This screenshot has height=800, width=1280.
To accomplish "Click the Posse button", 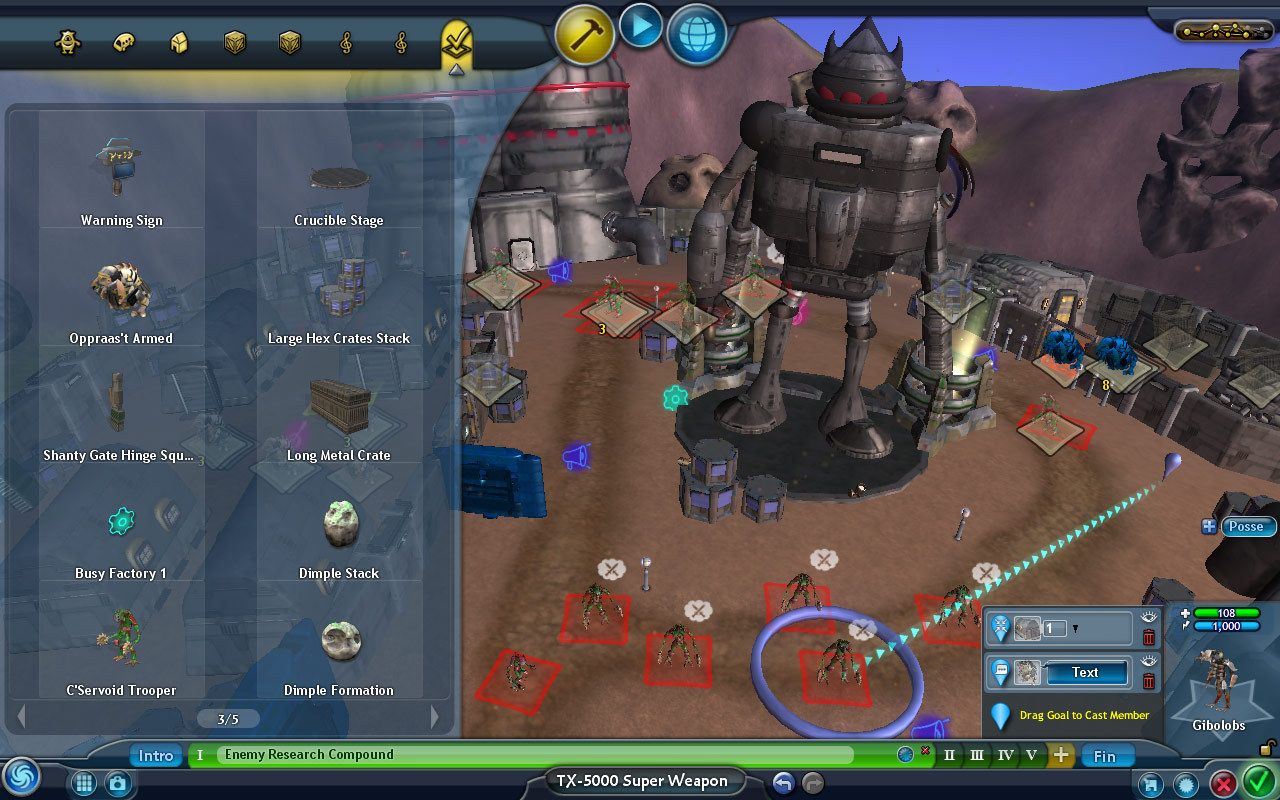I will pyautogui.click(x=1247, y=526).
